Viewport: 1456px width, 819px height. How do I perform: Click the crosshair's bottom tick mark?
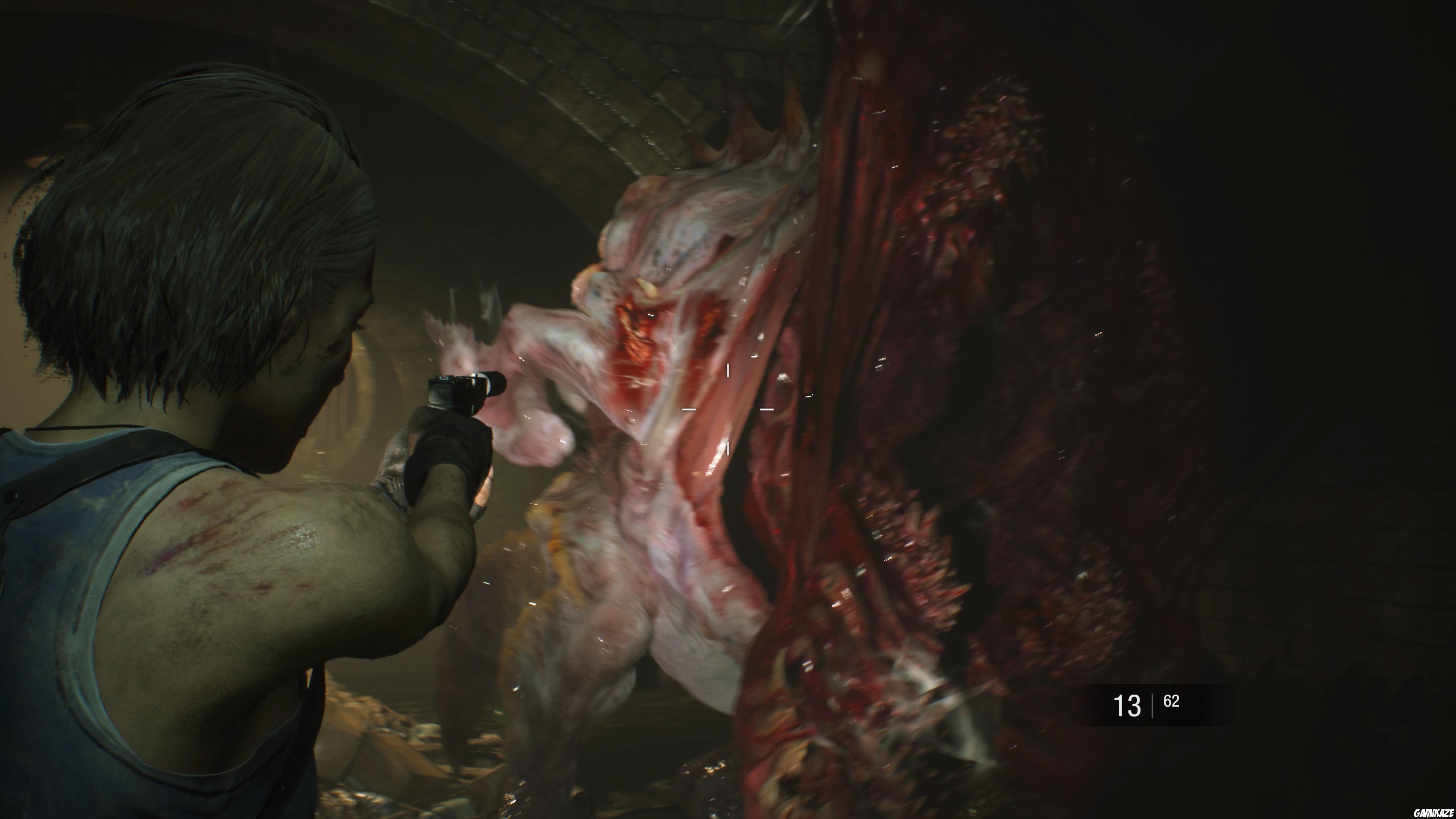[728, 449]
